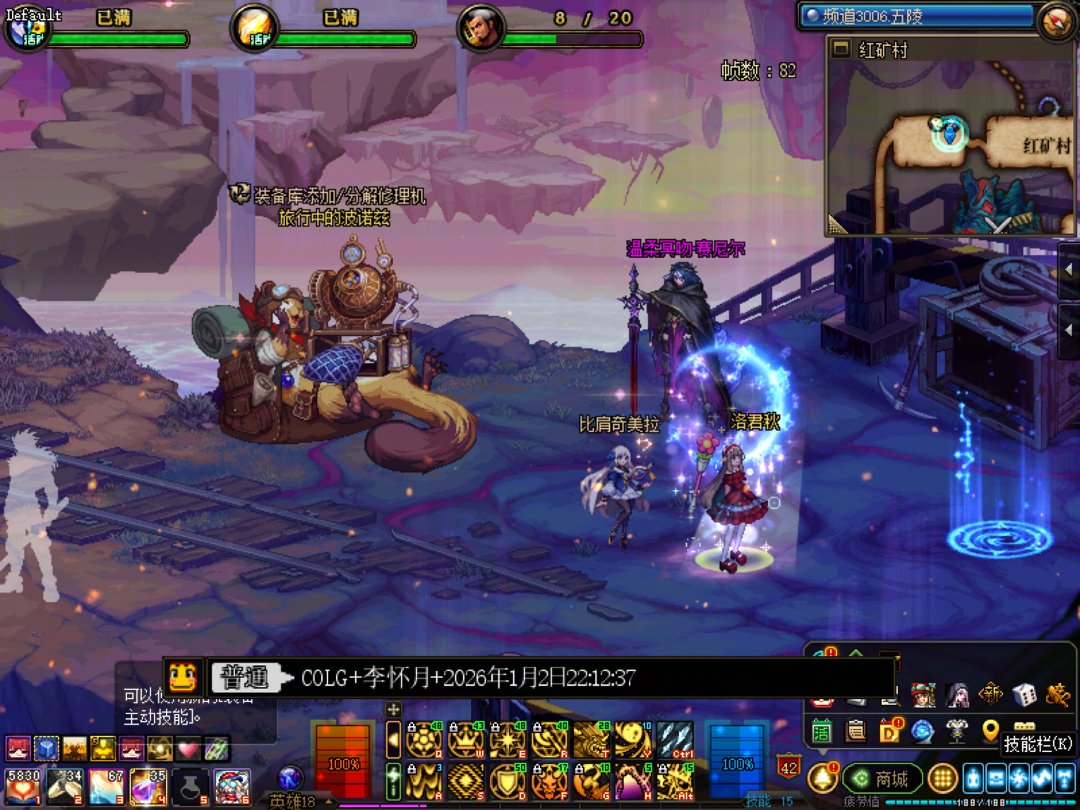Image resolution: width=1080 pixels, height=810 pixels.
Task: Open the round golden grid menu button
Action: click(x=942, y=777)
